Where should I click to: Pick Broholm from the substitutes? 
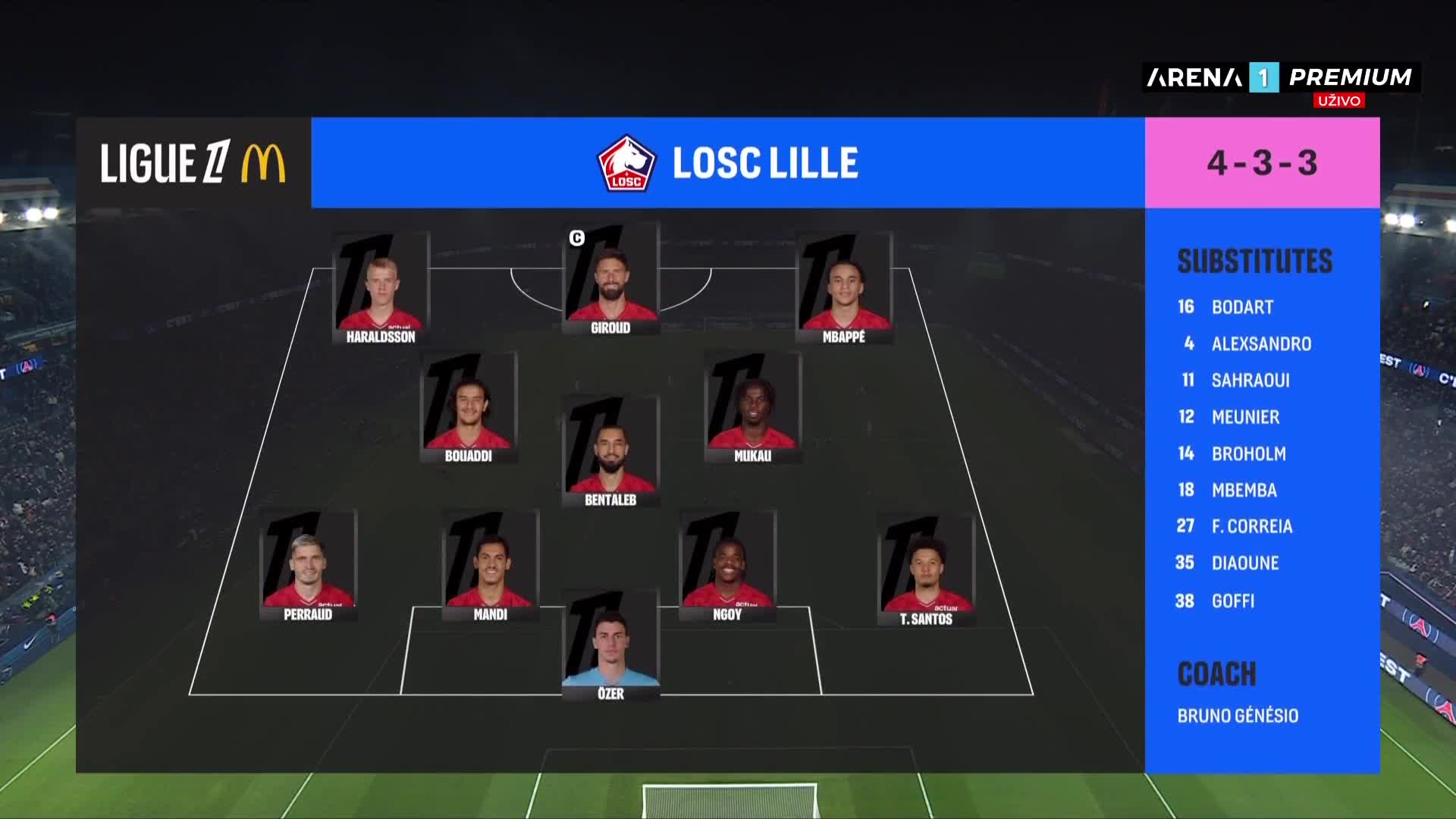1248,453
